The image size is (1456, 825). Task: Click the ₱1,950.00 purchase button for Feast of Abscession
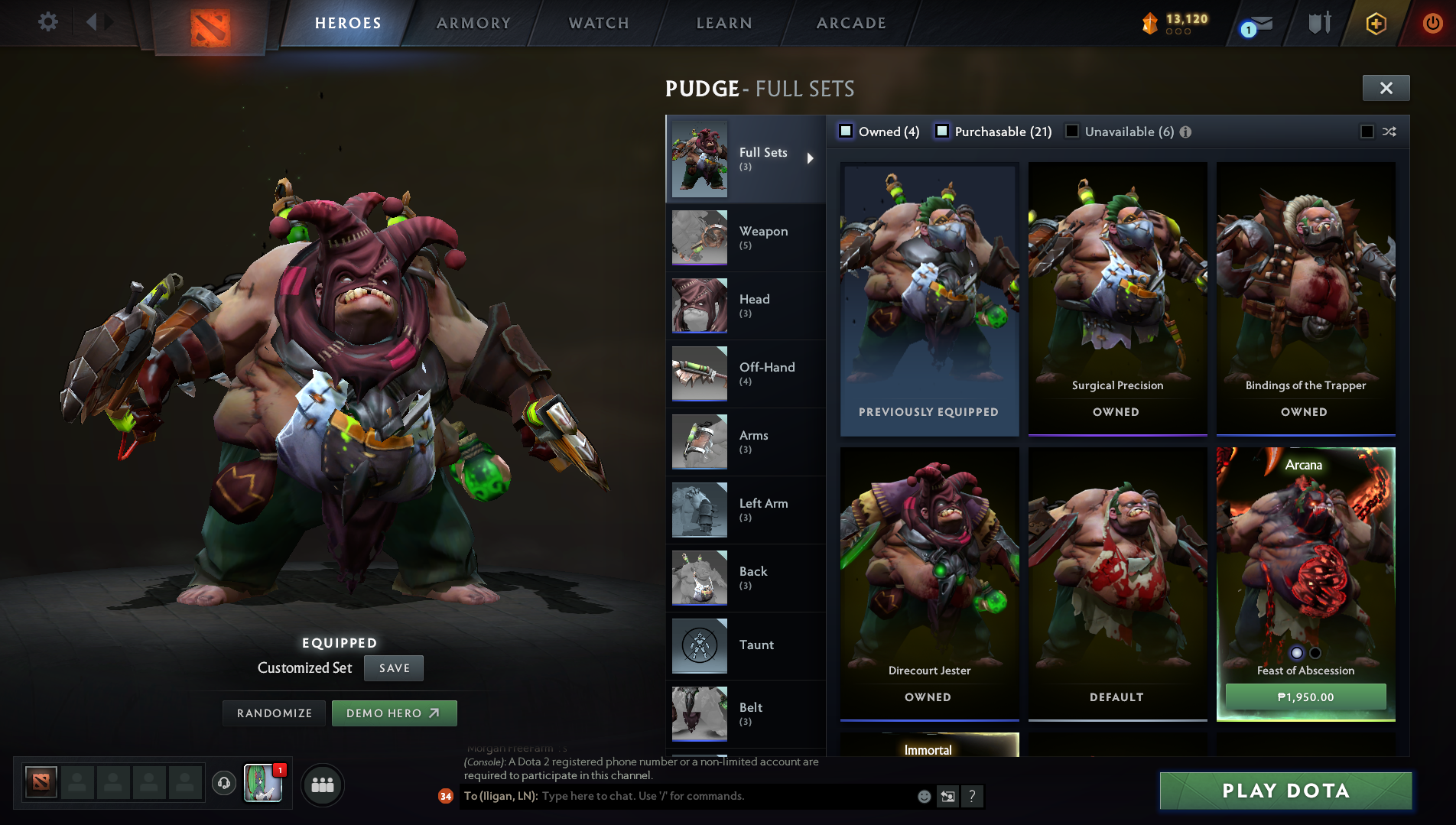1305,697
